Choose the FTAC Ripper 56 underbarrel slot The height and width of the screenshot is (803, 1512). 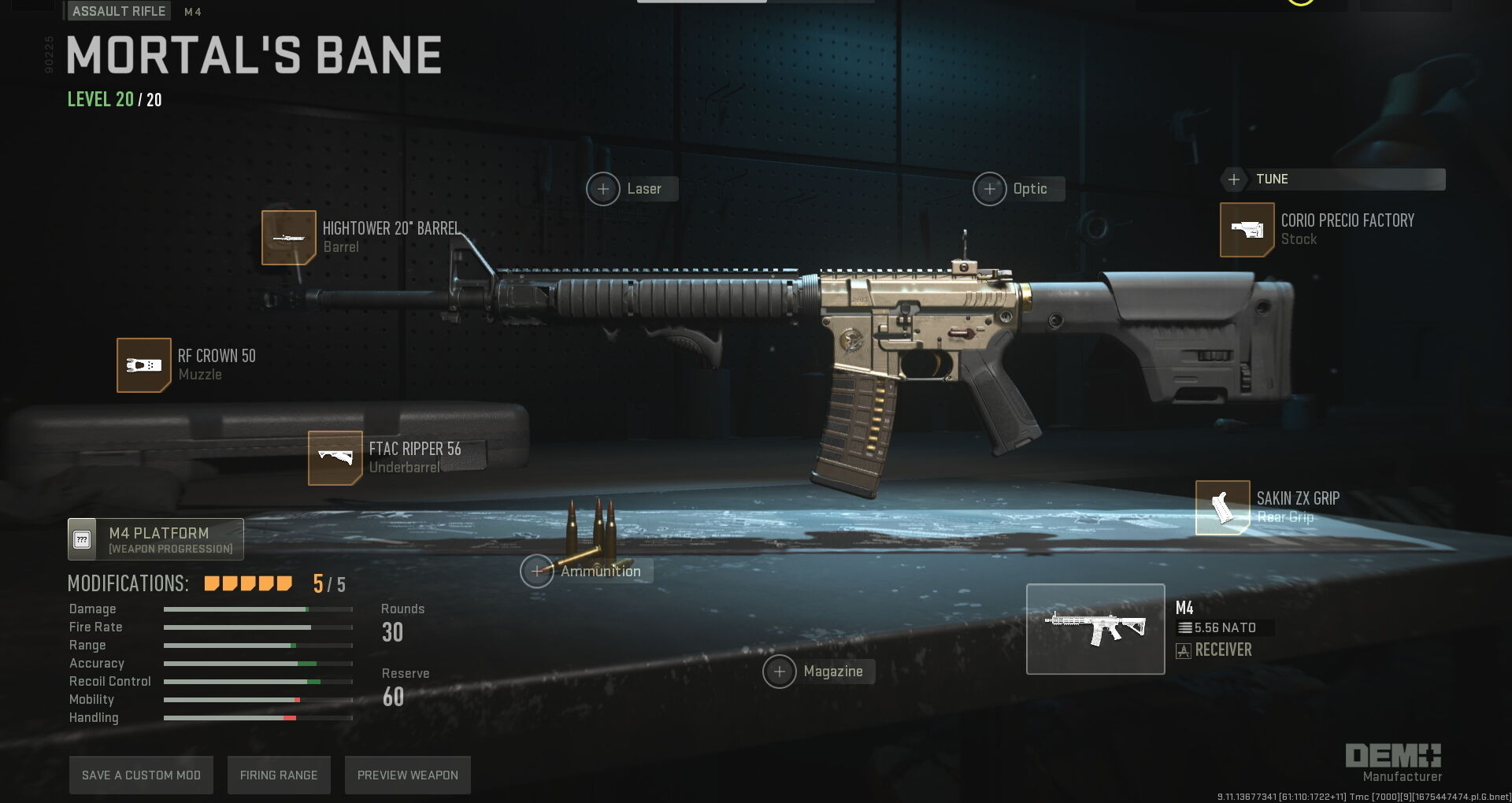[x=335, y=458]
